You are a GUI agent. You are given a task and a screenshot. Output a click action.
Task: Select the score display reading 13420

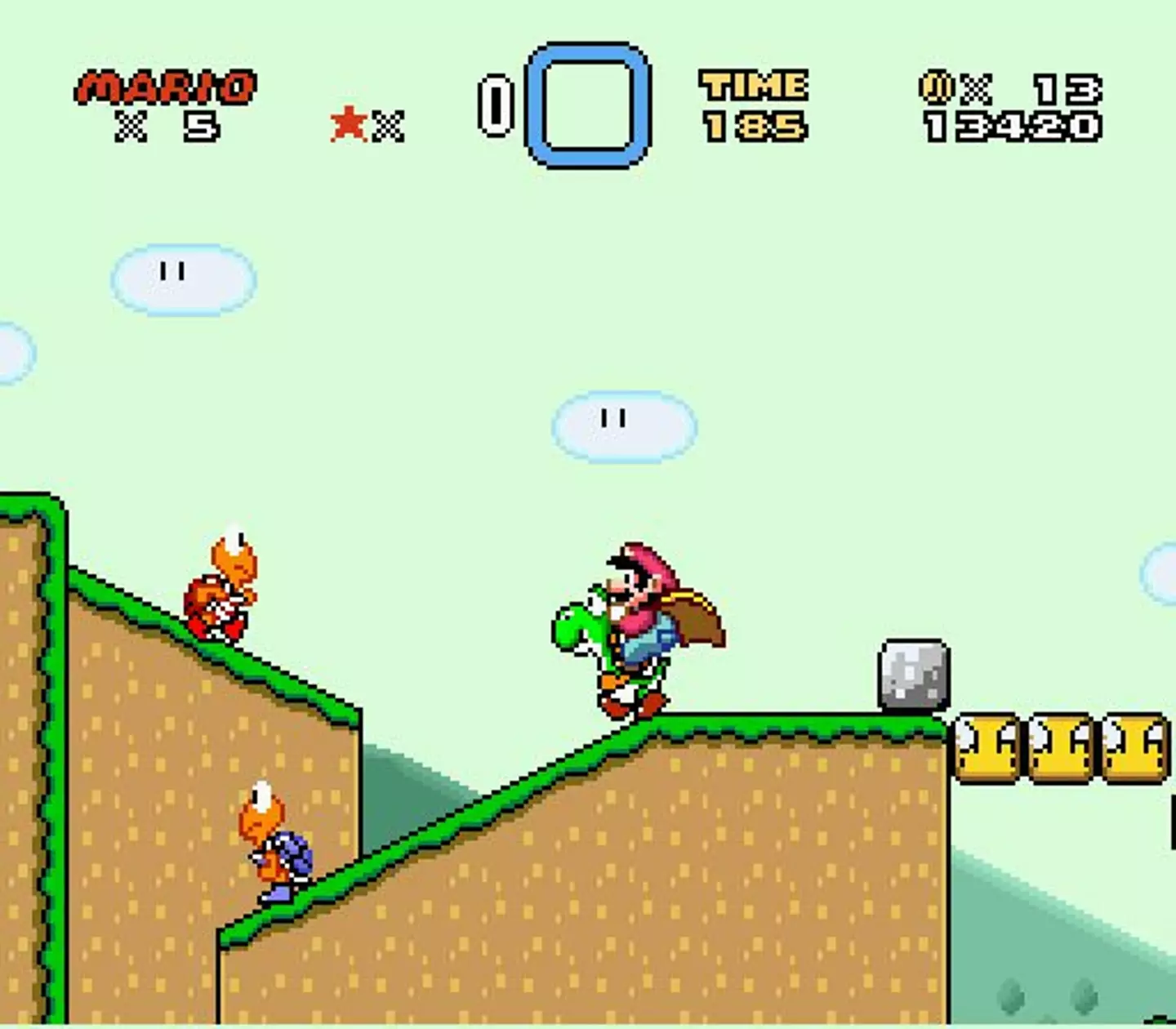tap(1013, 127)
